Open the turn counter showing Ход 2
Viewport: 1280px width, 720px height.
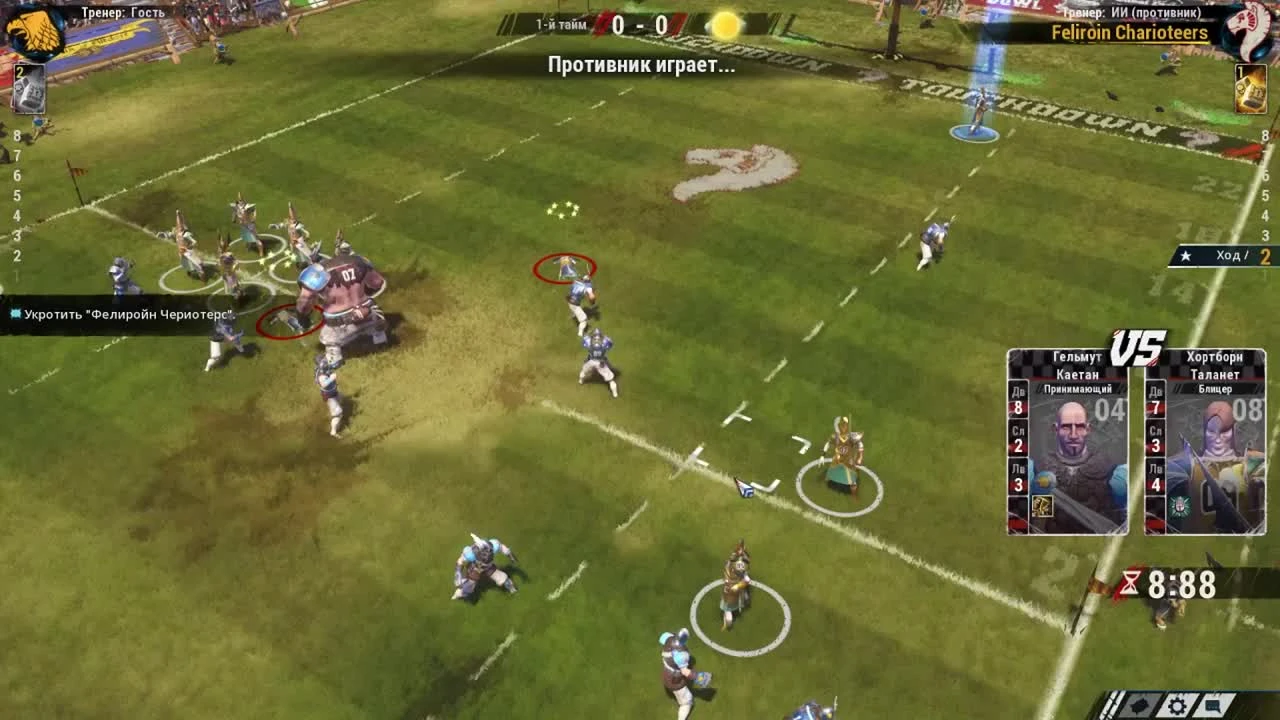click(x=1220, y=255)
